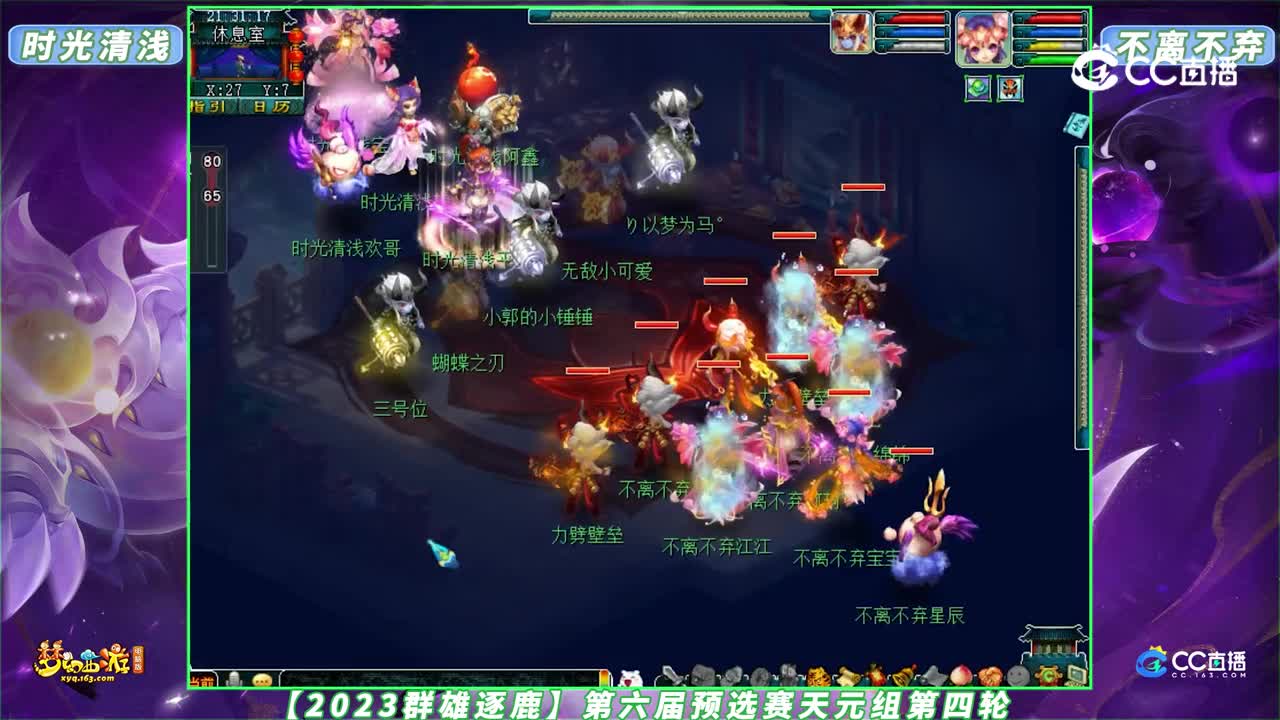Click the 日历 calendar button
Viewport: 1280px width, 720px height.
[272, 106]
